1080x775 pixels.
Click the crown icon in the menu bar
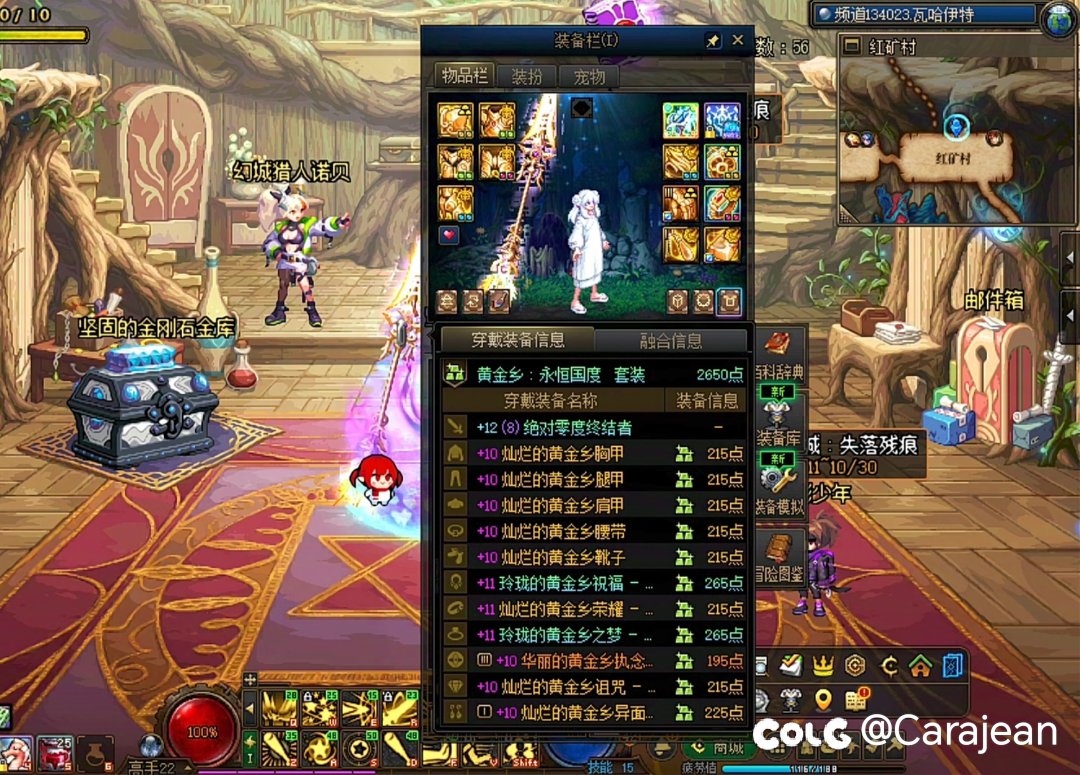(x=823, y=665)
